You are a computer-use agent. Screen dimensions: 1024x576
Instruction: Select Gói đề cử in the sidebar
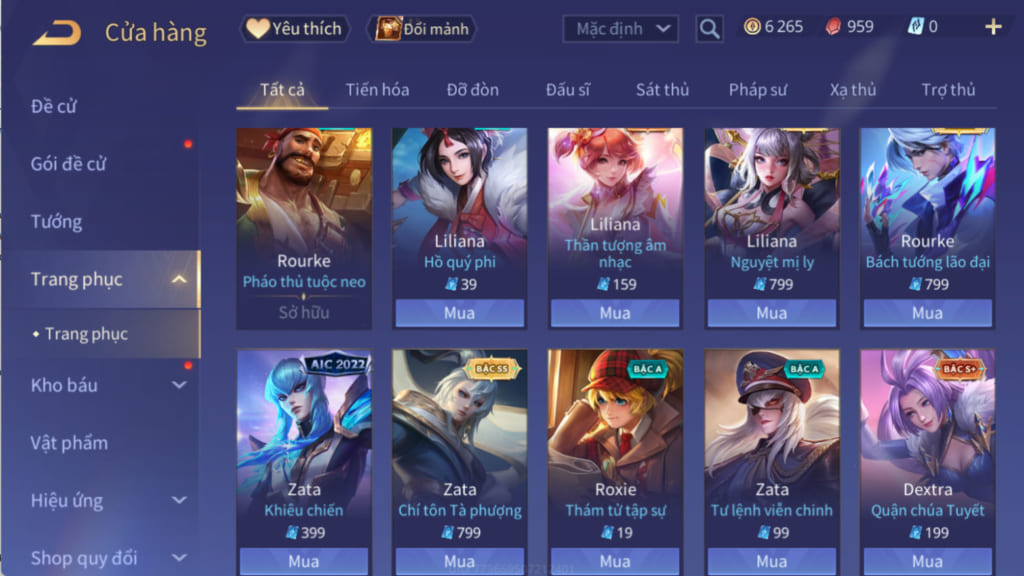(69, 164)
